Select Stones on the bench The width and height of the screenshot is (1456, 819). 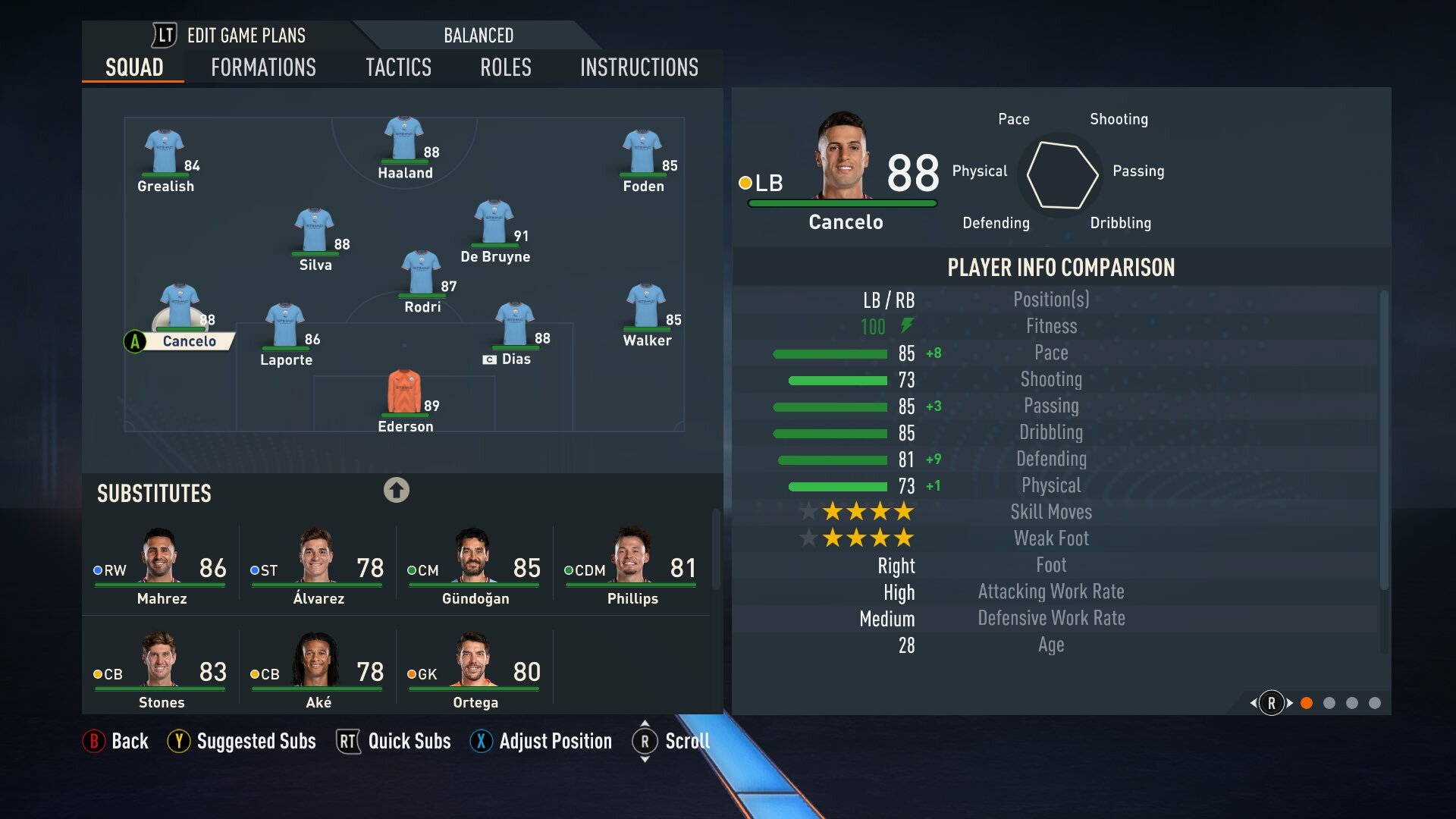point(161,671)
